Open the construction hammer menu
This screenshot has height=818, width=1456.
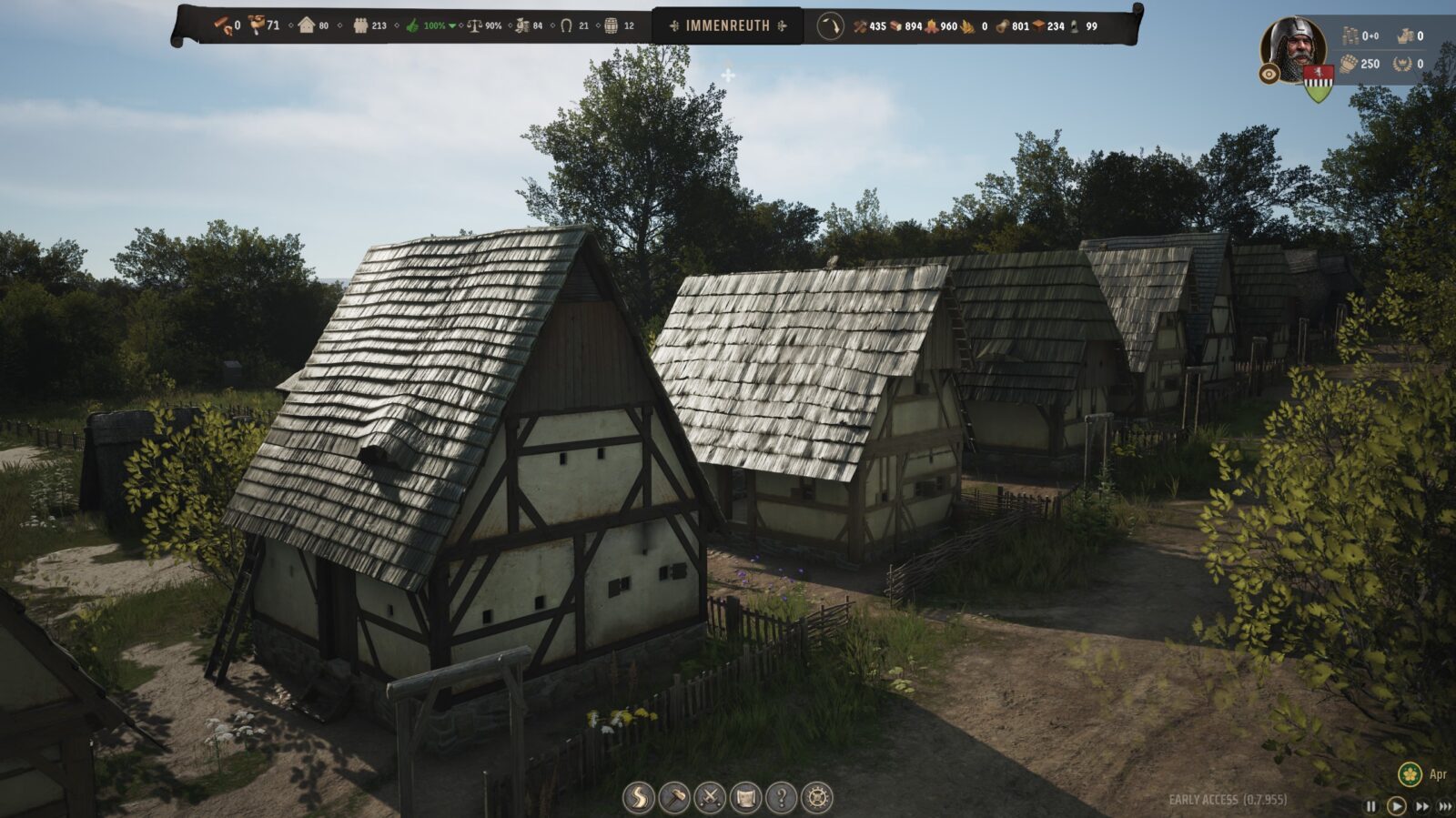[x=674, y=798]
